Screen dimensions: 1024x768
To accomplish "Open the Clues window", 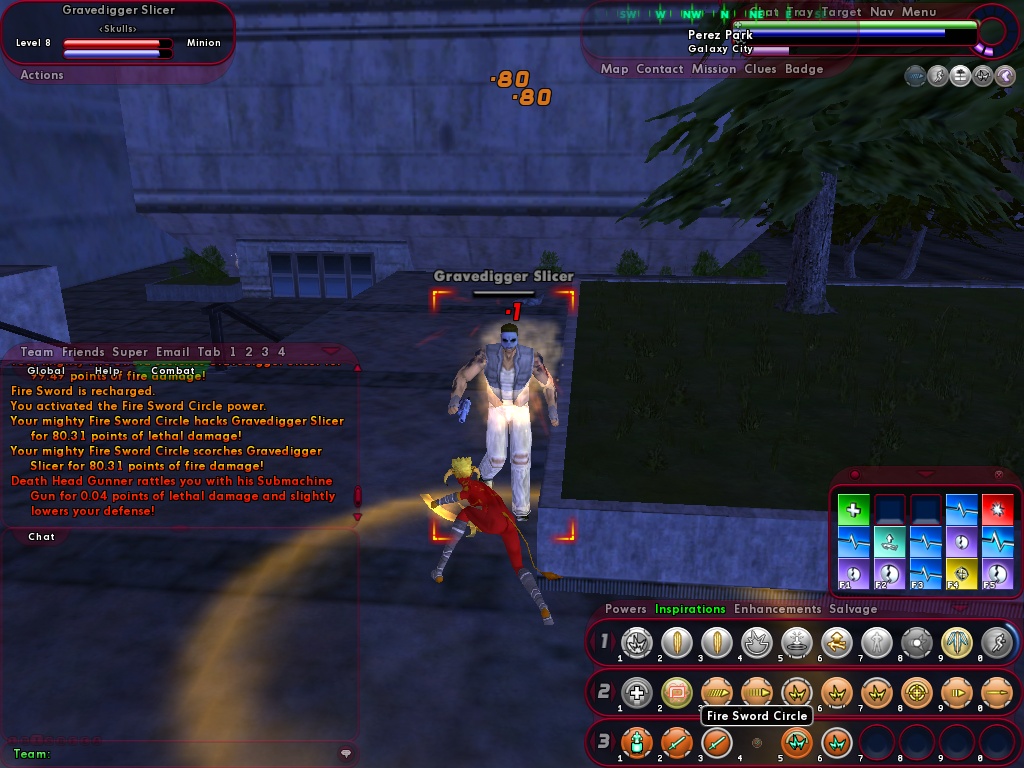I will (760, 69).
